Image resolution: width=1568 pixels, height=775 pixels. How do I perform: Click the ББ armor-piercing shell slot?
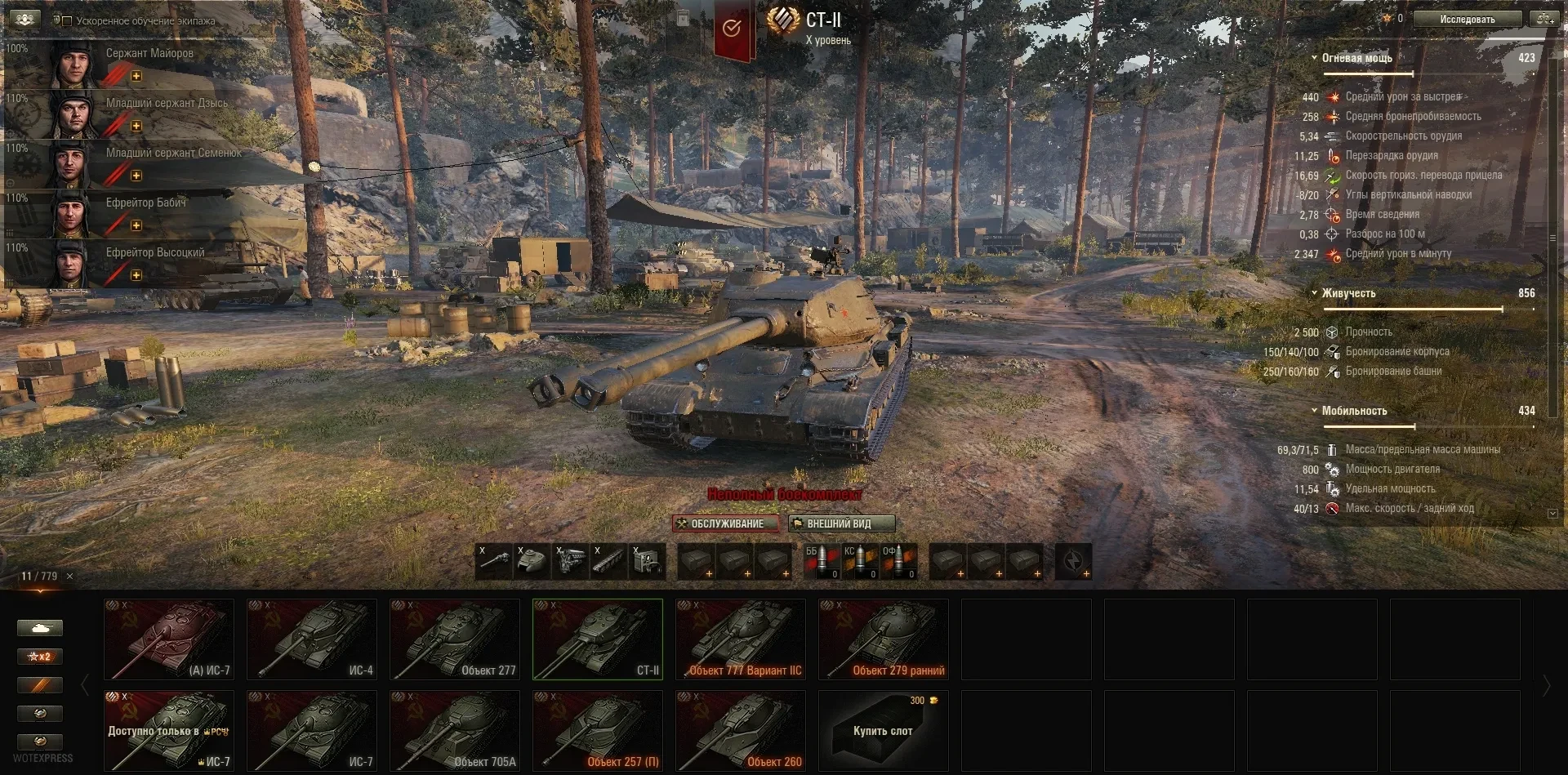[822, 562]
